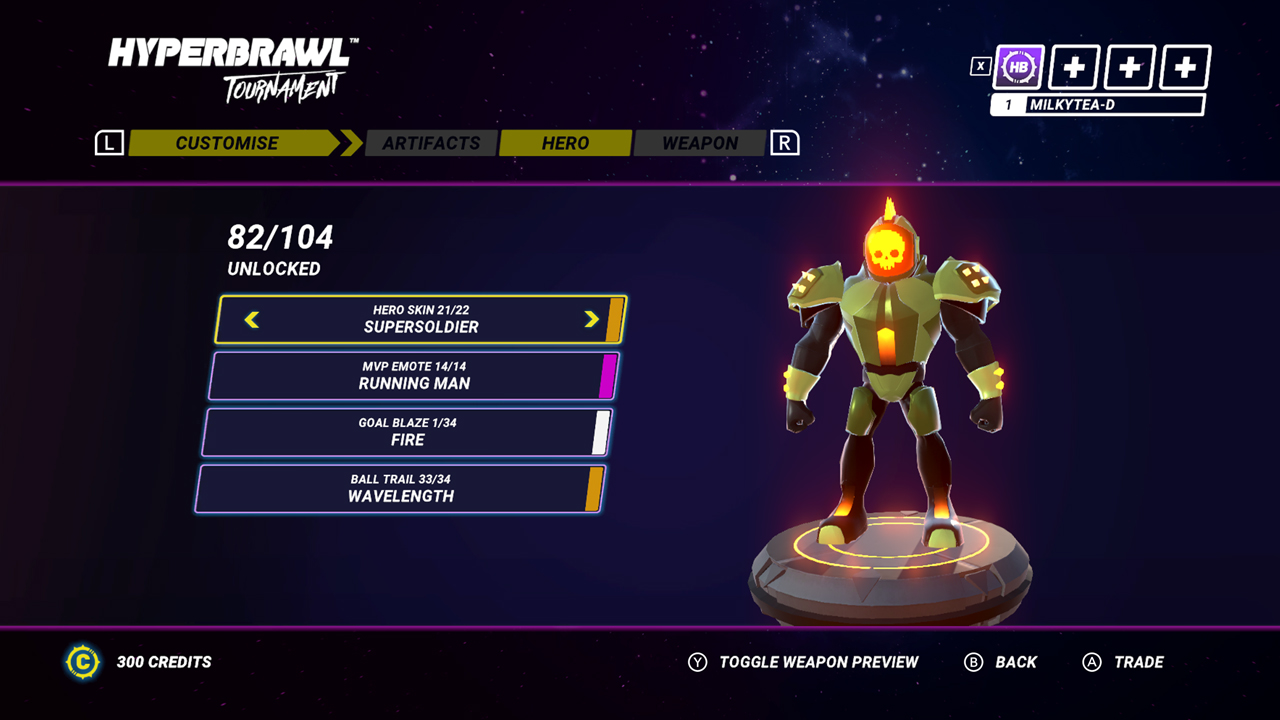Screen dimensions: 1280x720
Task: Select the HB avatar icon for player 1
Action: click(x=1017, y=66)
